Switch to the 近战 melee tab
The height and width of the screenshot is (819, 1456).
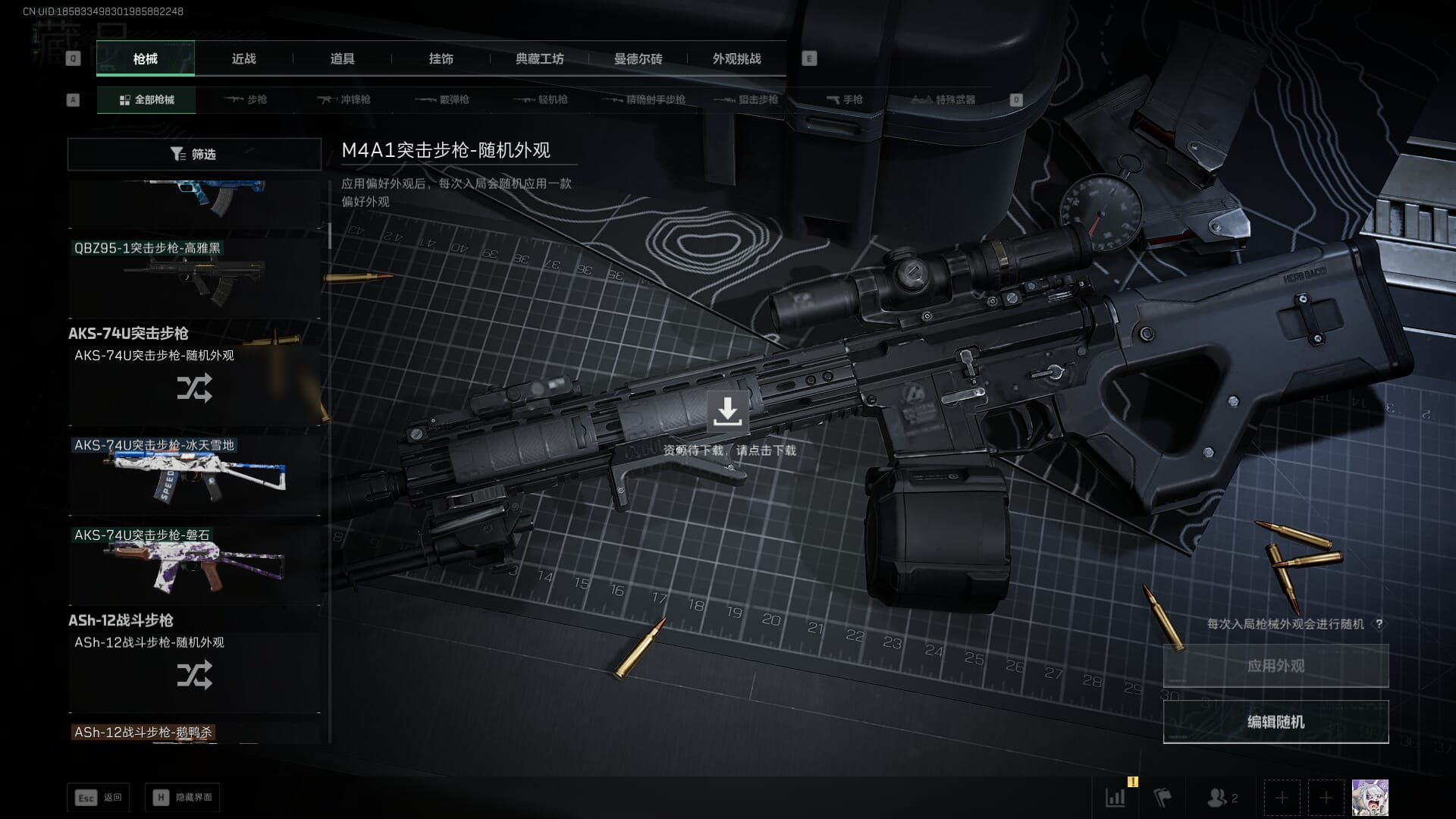coord(243,58)
